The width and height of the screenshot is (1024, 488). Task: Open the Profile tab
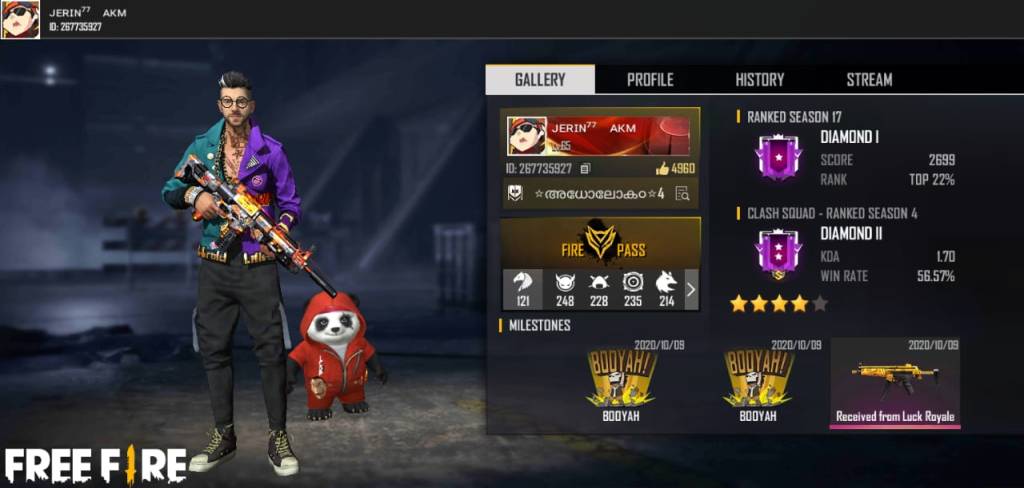(650, 80)
